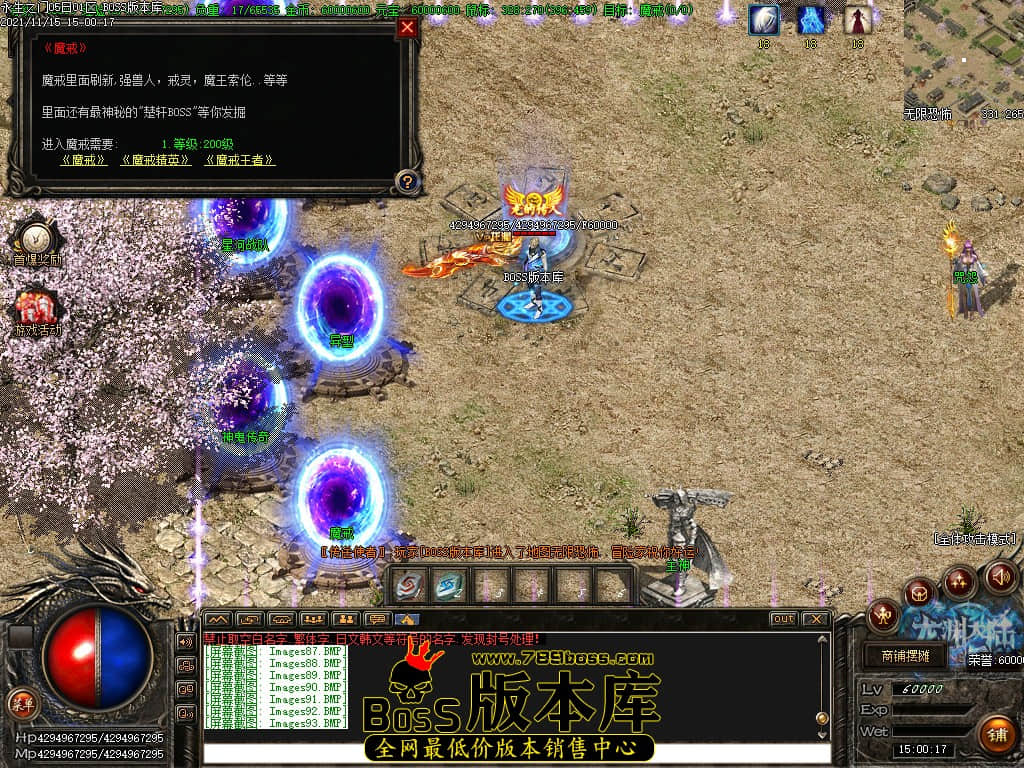Open the 商铺摆摊 stall button

pos(905,656)
